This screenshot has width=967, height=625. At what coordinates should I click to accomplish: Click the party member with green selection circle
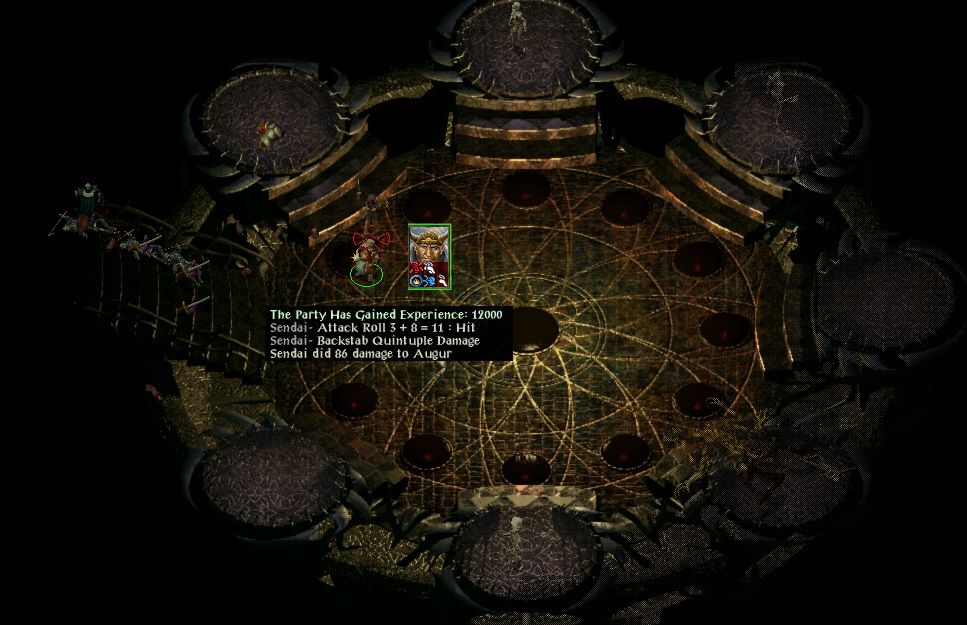[x=365, y=263]
